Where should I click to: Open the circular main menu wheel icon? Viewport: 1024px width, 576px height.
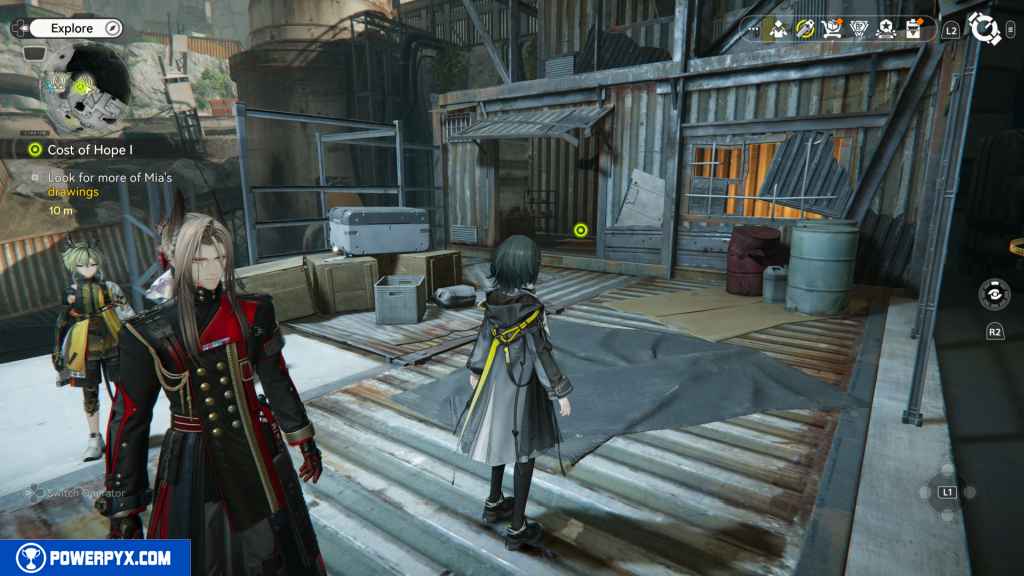[985, 29]
